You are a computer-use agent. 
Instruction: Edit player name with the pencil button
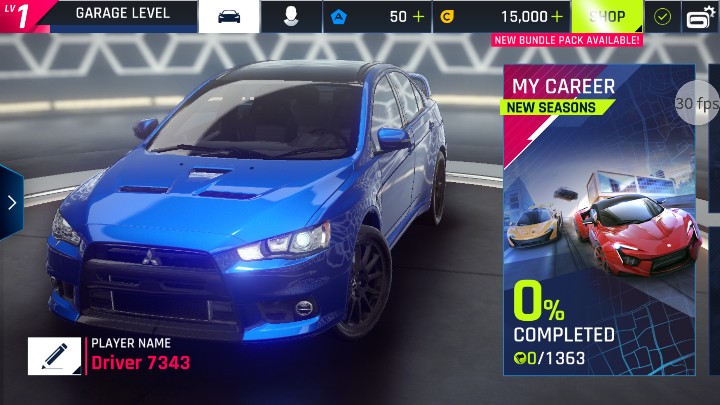coord(54,355)
